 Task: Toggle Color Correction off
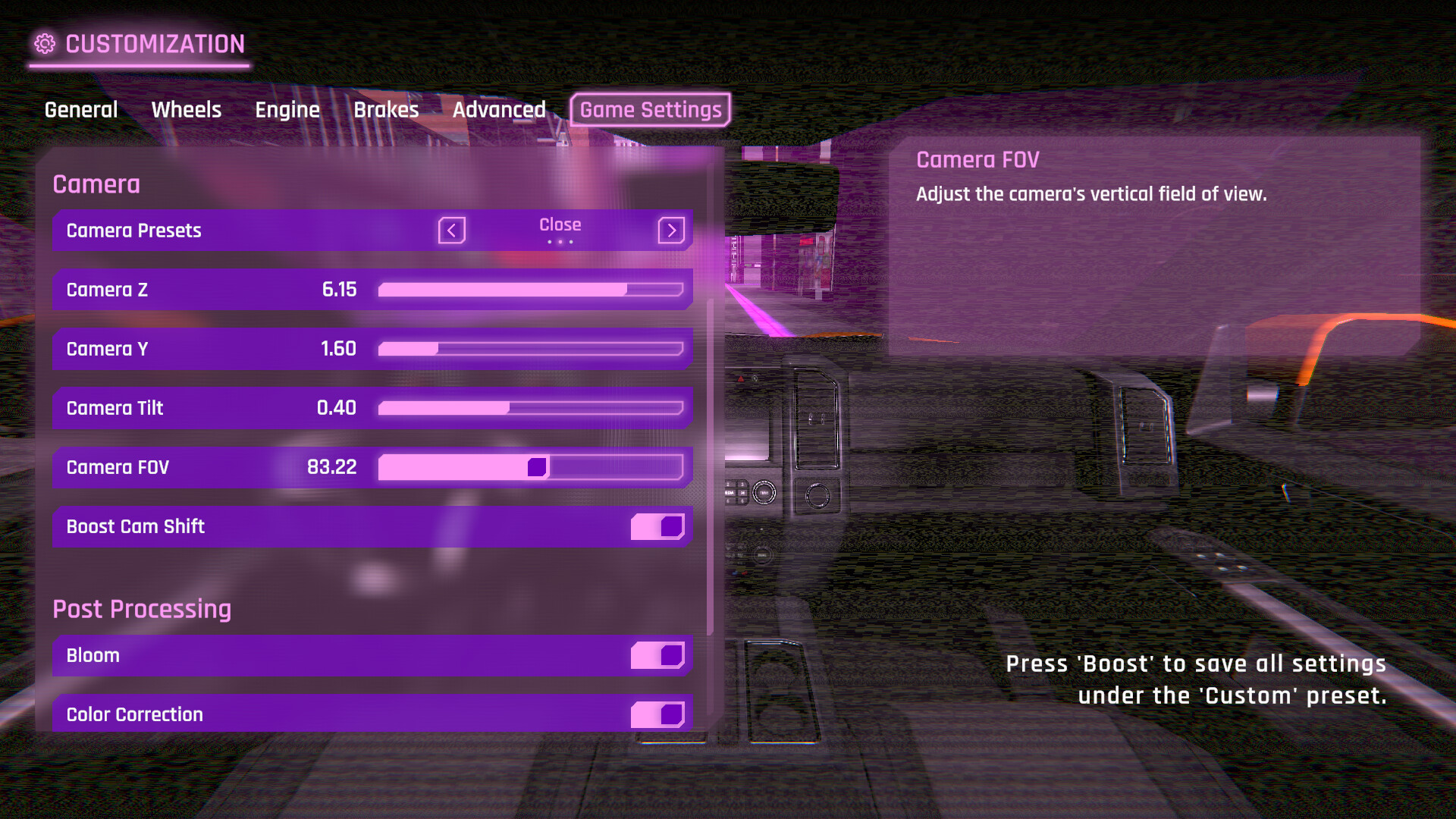click(657, 714)
